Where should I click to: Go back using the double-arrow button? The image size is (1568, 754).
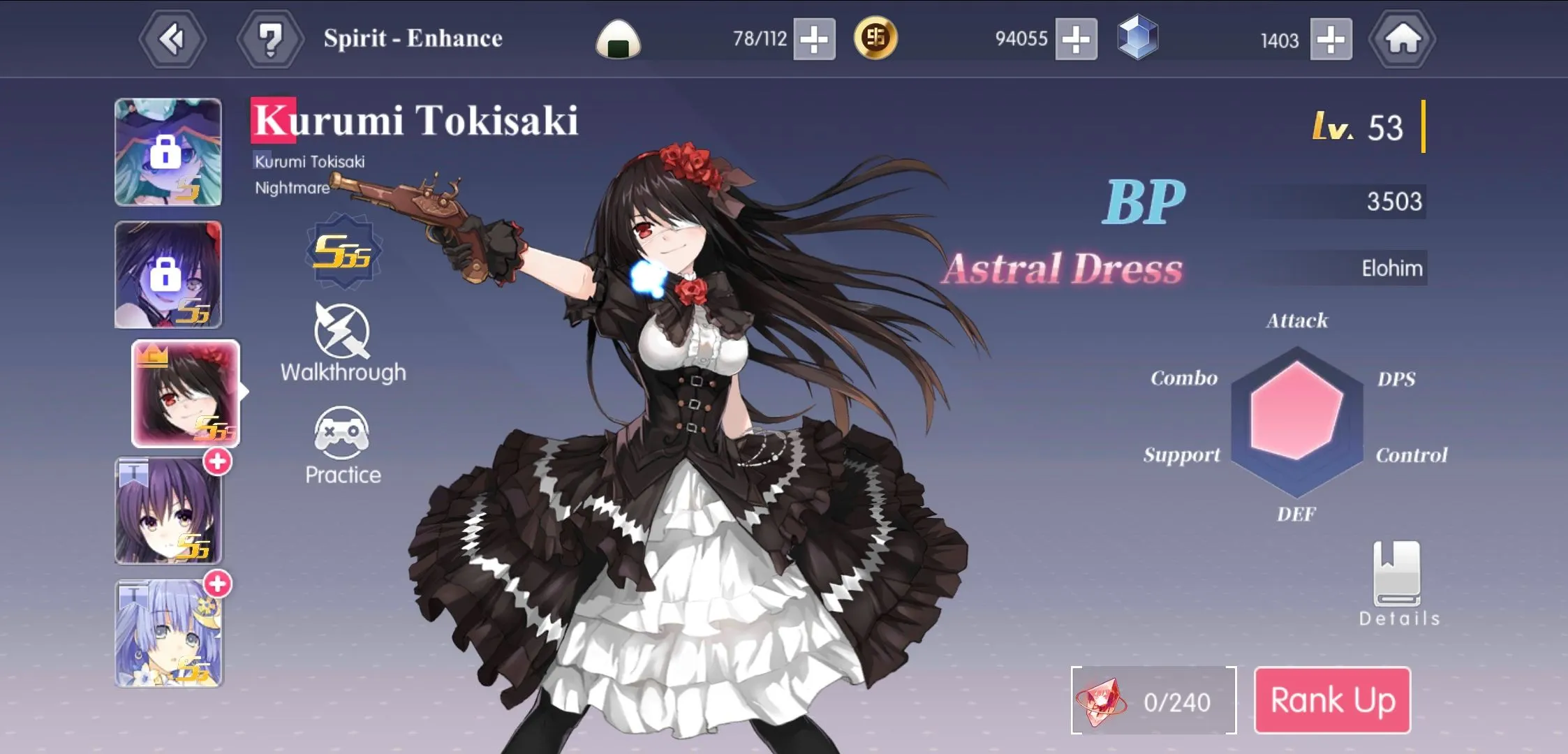pos(172,39)
